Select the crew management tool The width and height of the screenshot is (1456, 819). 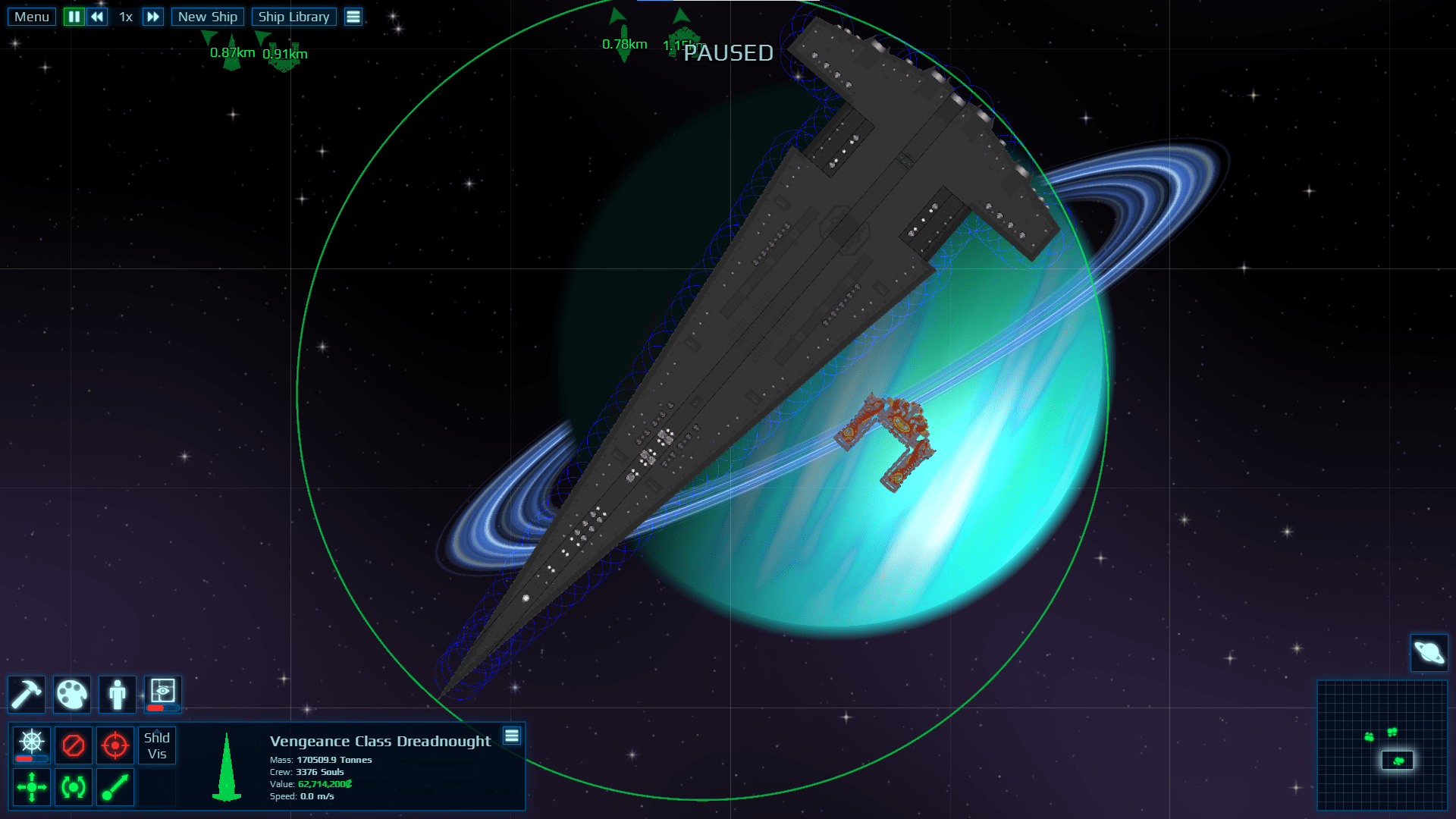pos(118,694)
